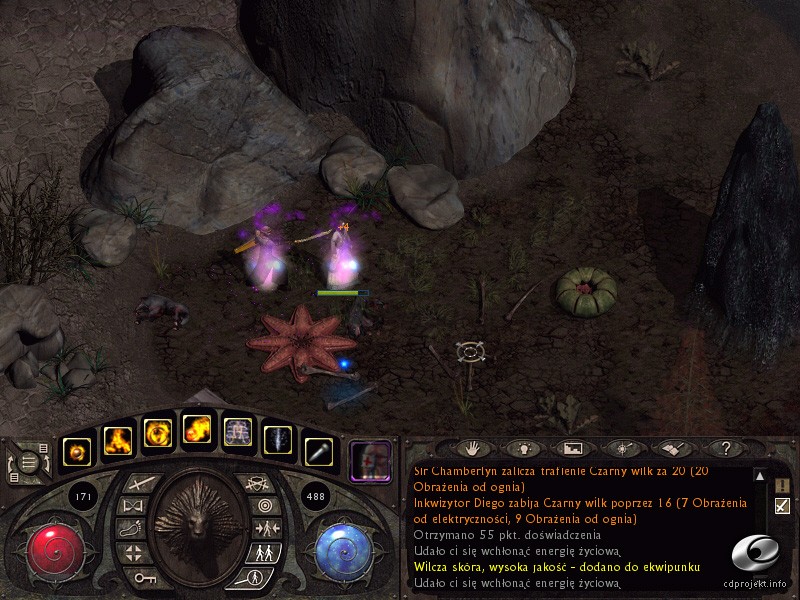This screenshot has height=600, width=800.
Task: Select the white sparkle spell slot
Action: click(x=278, y=441)
